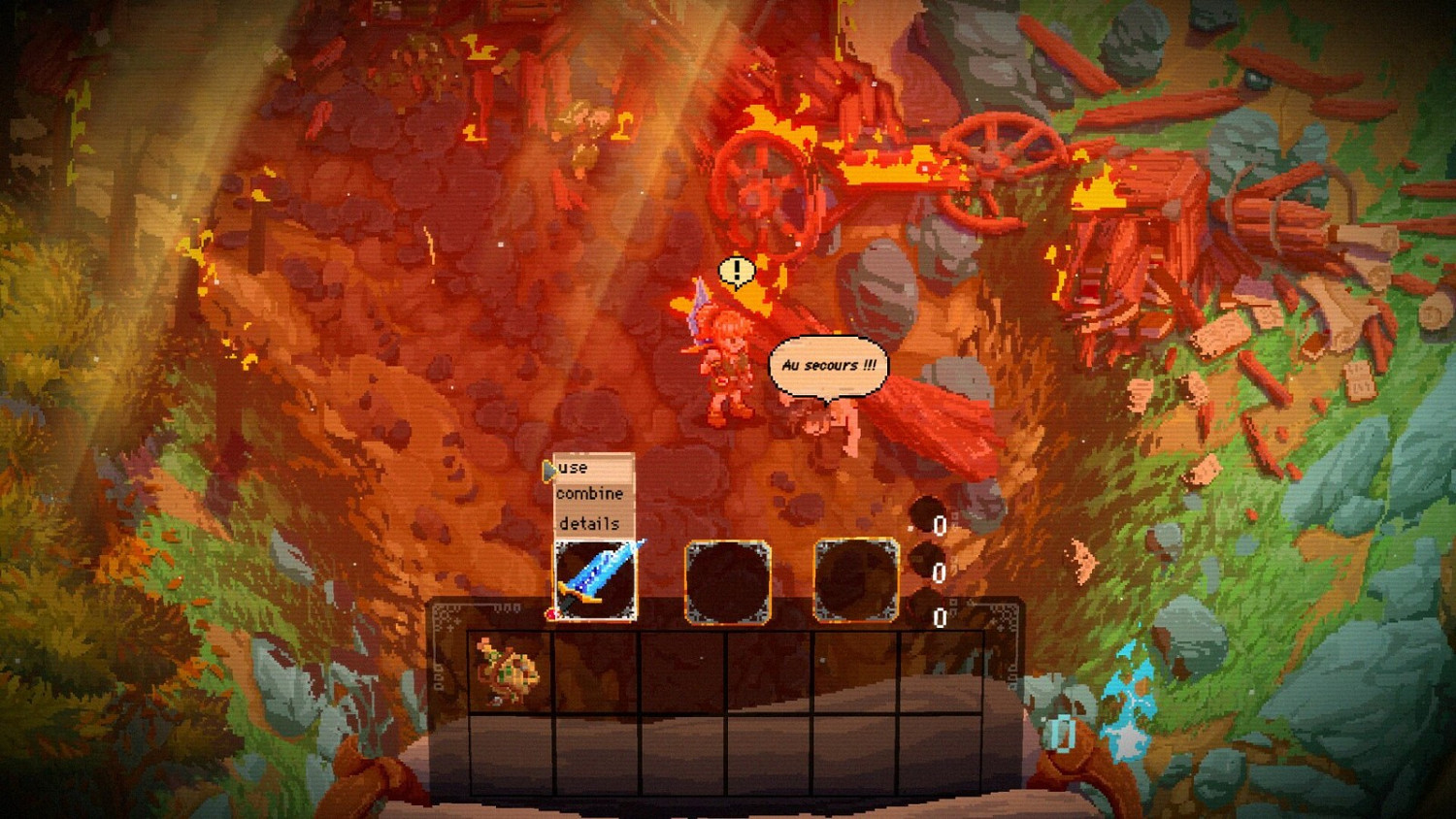Click the decorative corner of the inventory panel frame

(x=447, y=614)
